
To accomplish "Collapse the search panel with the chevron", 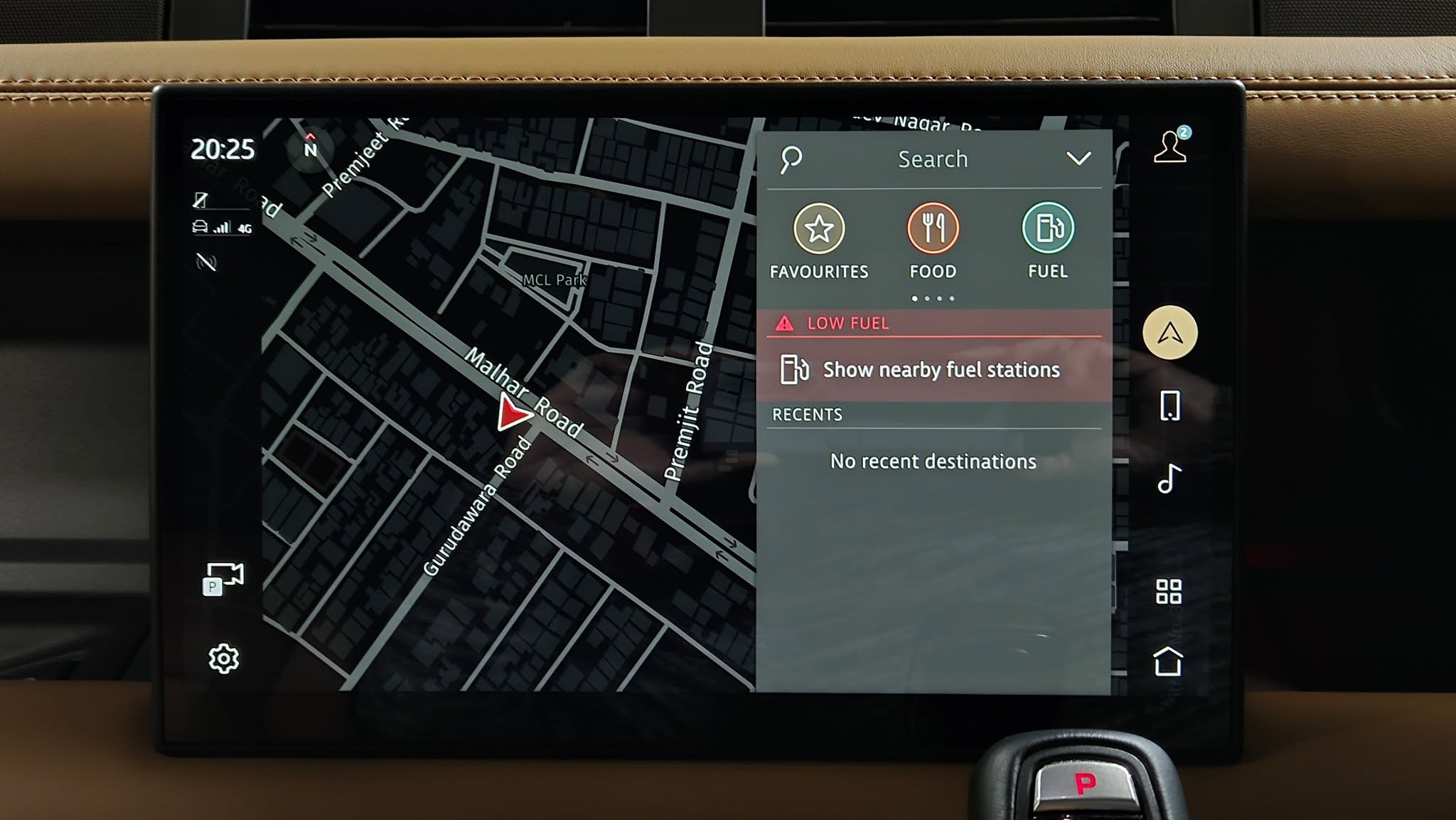I will pyautogui.click(x=1078, y=159).
